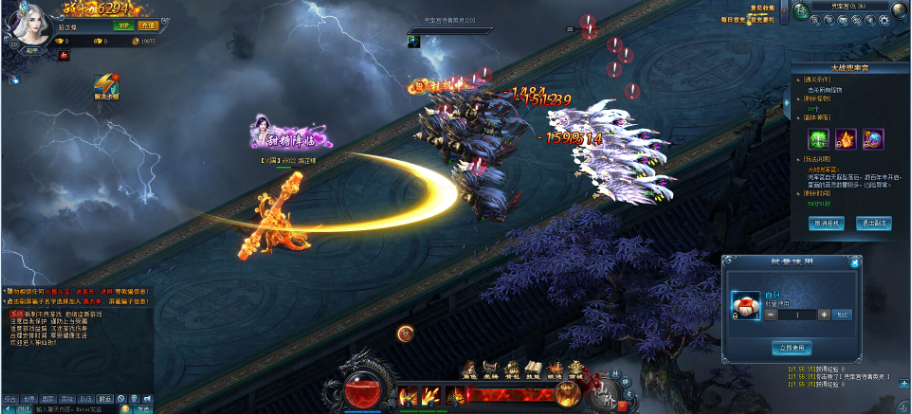Open the 背包 bag menu icon

point(512,369)
